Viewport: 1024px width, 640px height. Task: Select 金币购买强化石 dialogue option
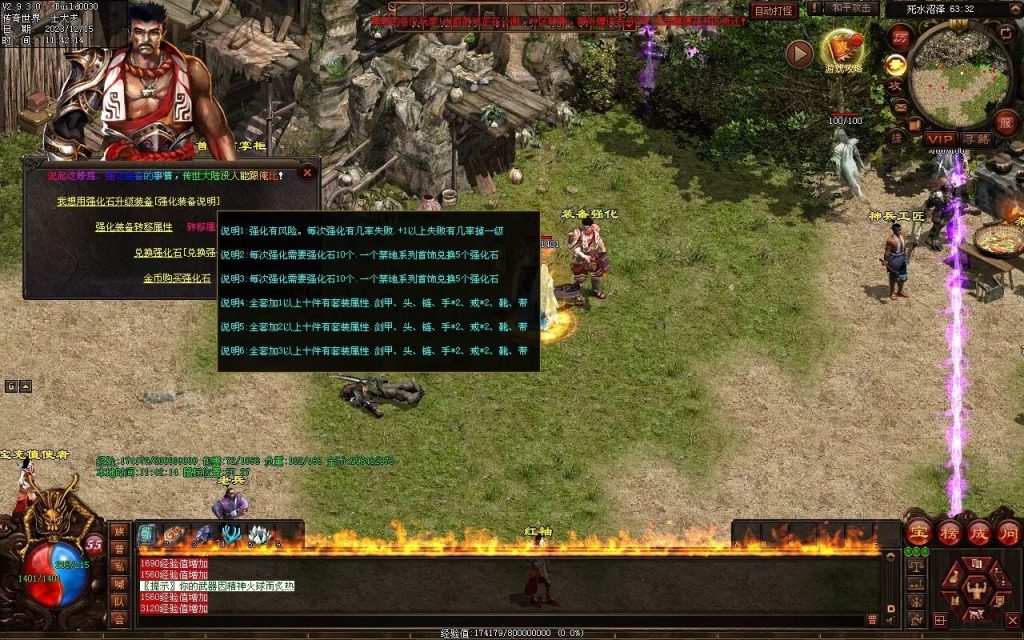click(x=177, y=278)
